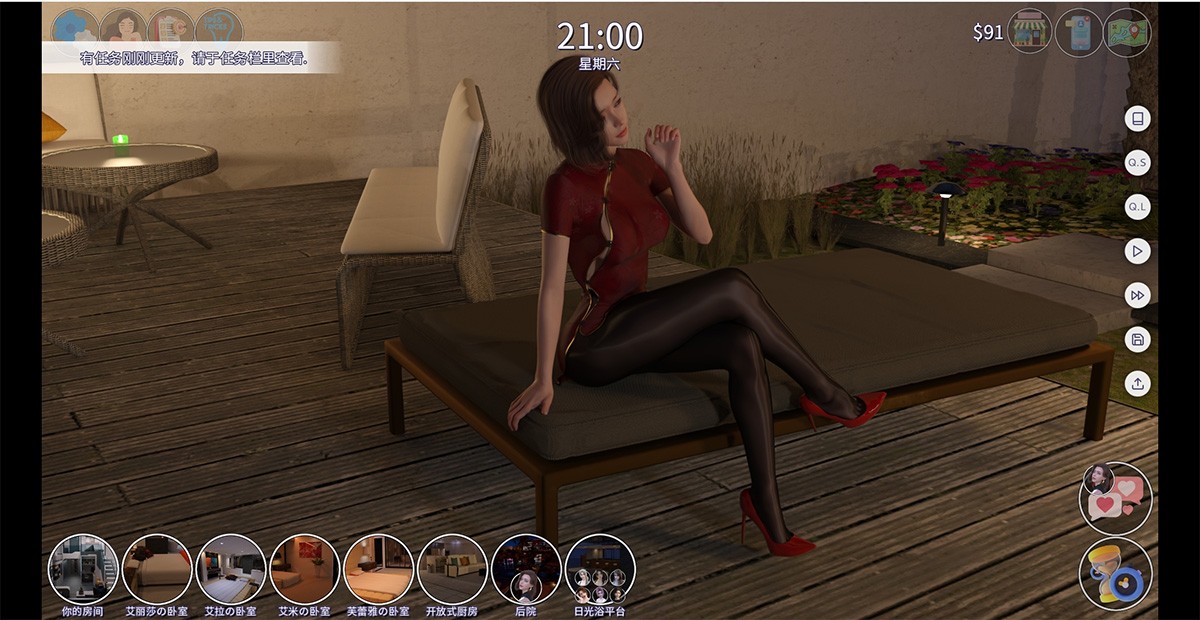Click the hourglass time-skip icon

pyautogui.click(x=1115, y=573)
